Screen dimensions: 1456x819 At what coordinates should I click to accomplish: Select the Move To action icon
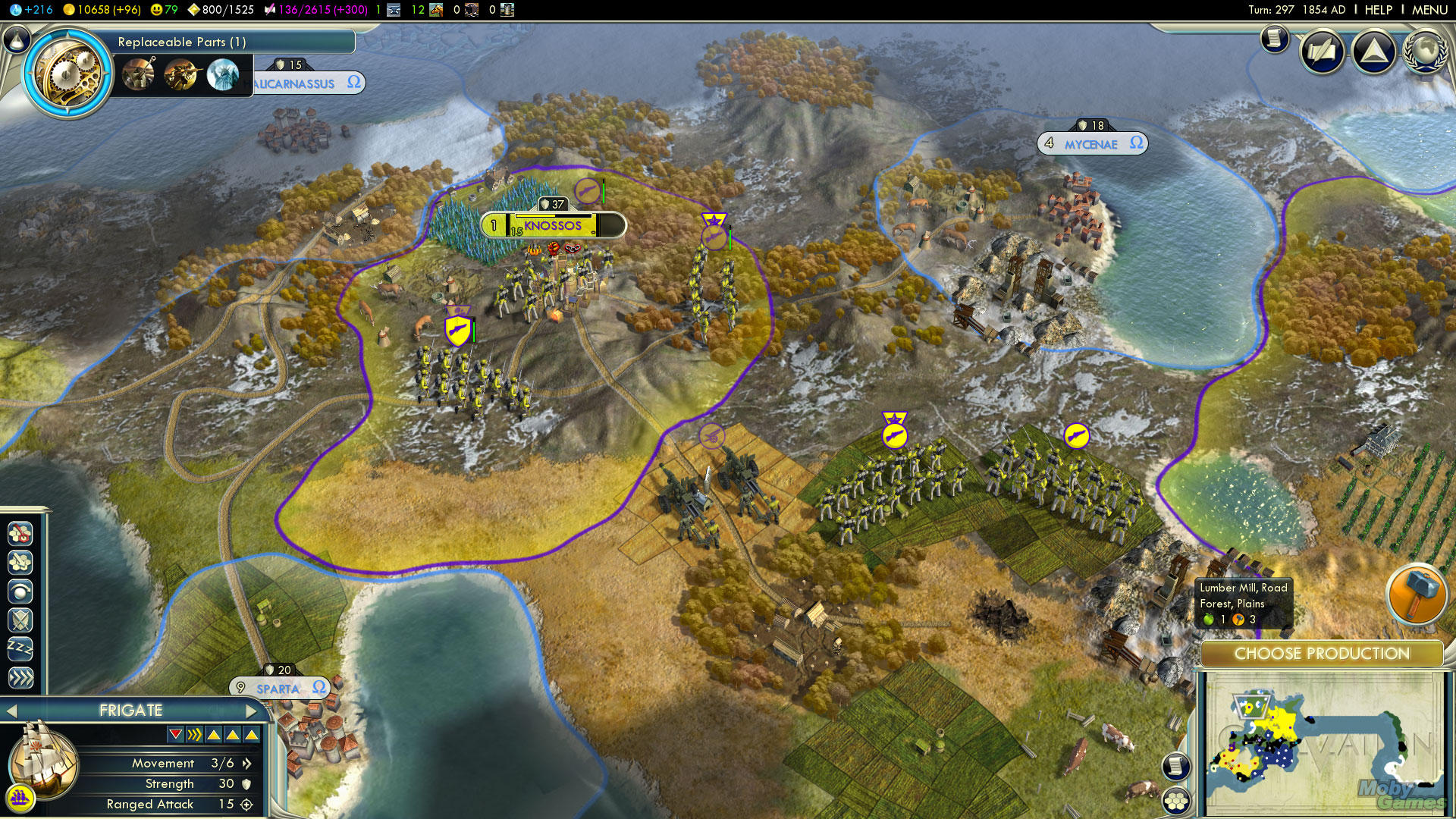pyautogui.click(x=19, y=533)
